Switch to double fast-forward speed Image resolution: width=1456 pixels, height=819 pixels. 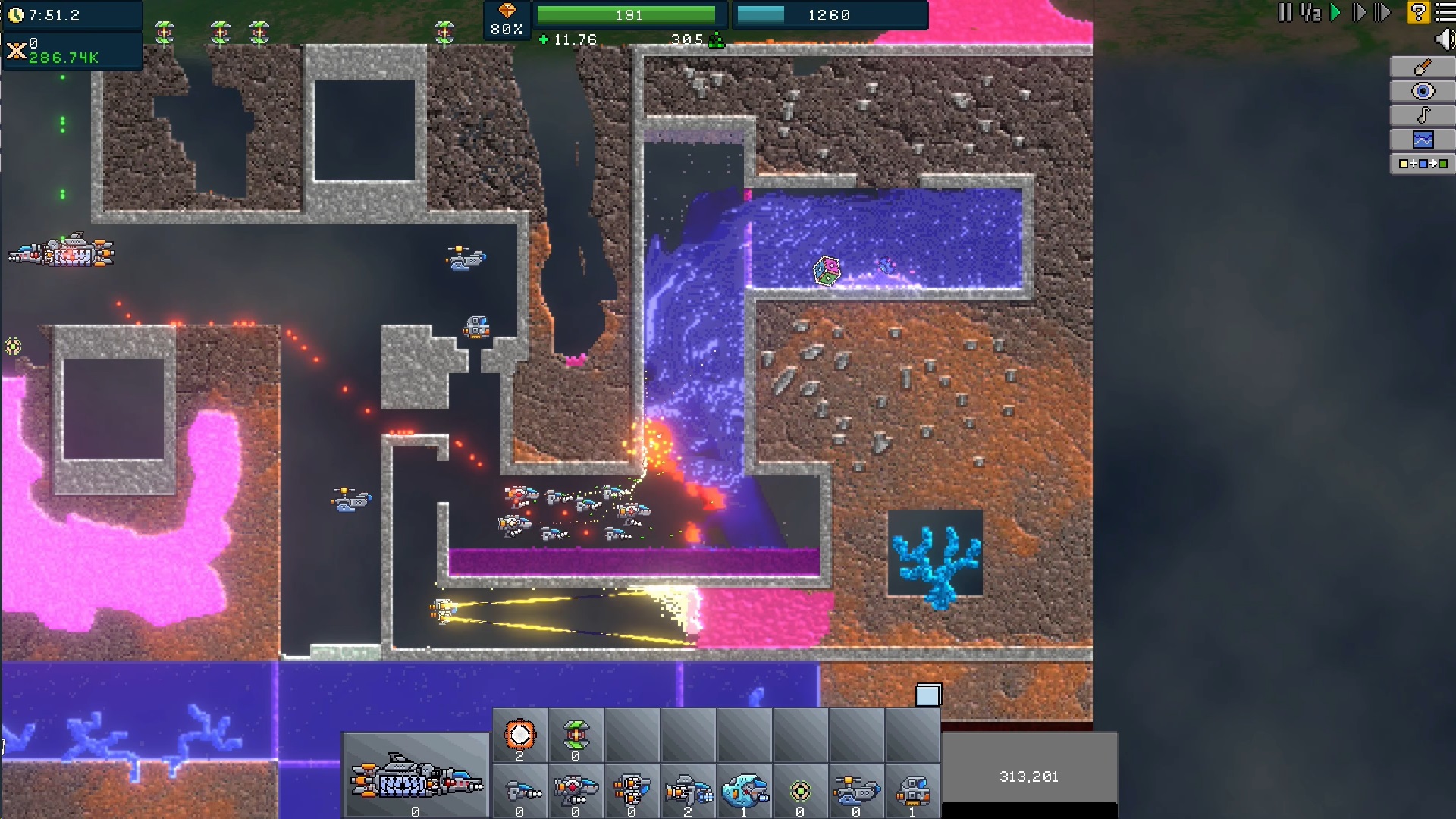tap(1359, 13)
